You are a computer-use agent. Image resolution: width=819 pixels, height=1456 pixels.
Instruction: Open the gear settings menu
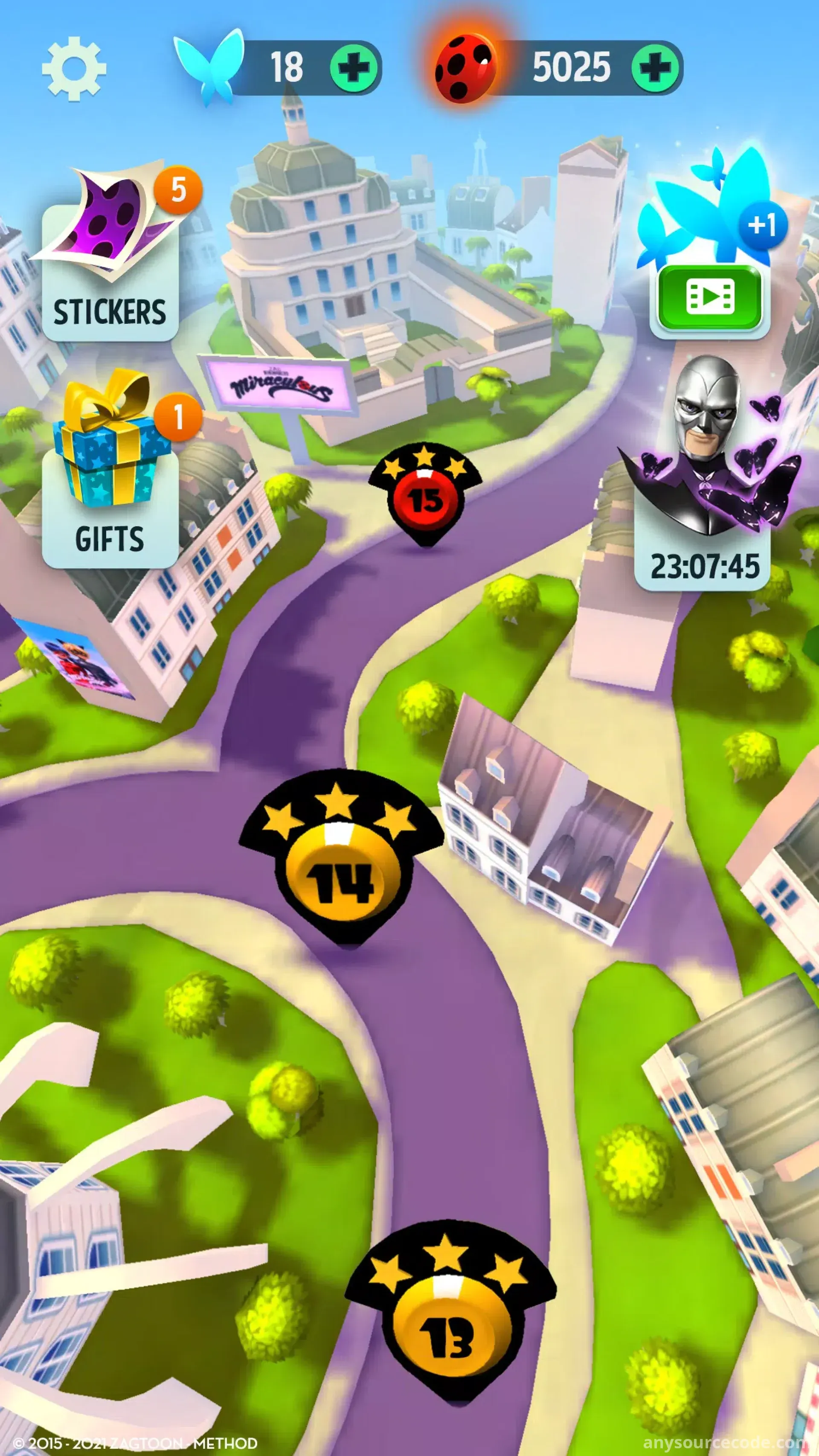coord(74,68)
